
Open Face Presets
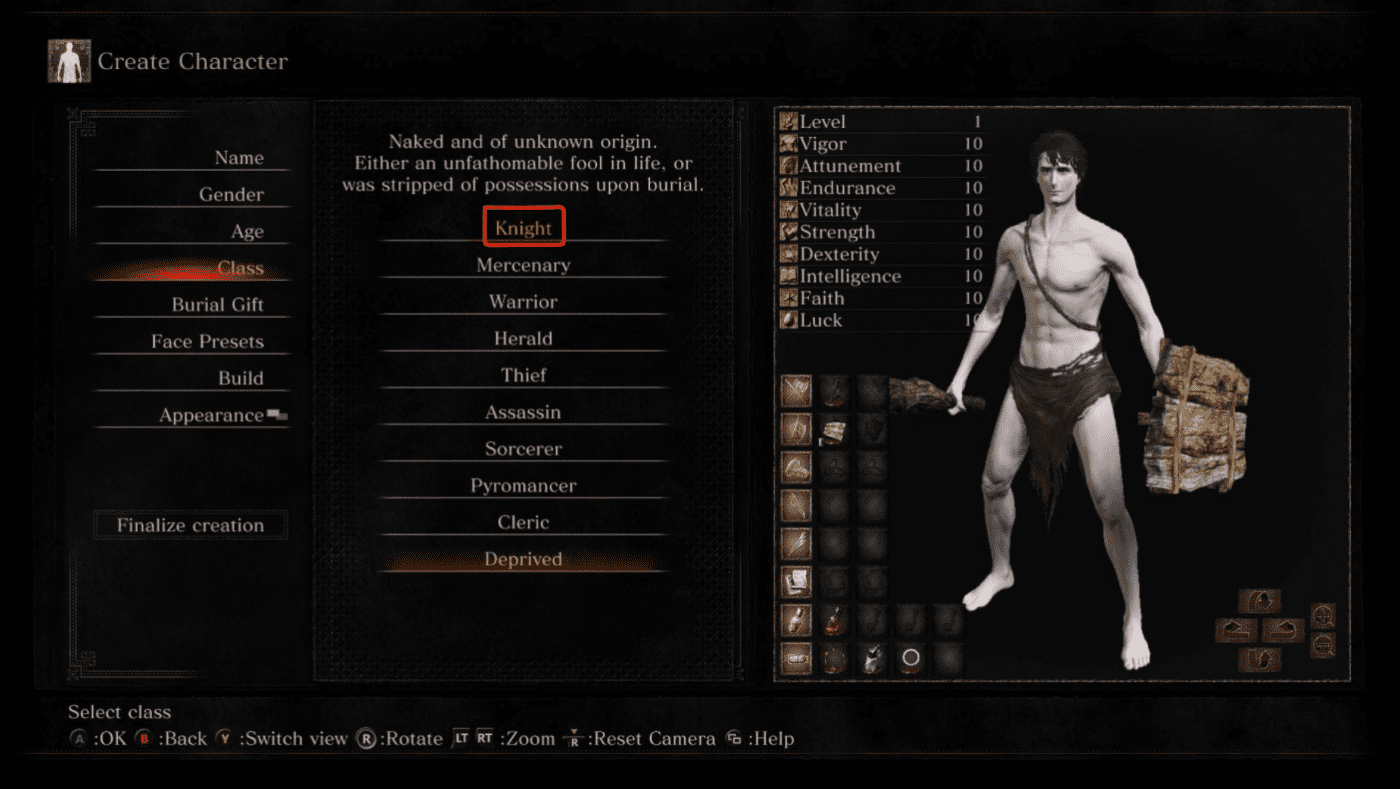tap(207, 342)
